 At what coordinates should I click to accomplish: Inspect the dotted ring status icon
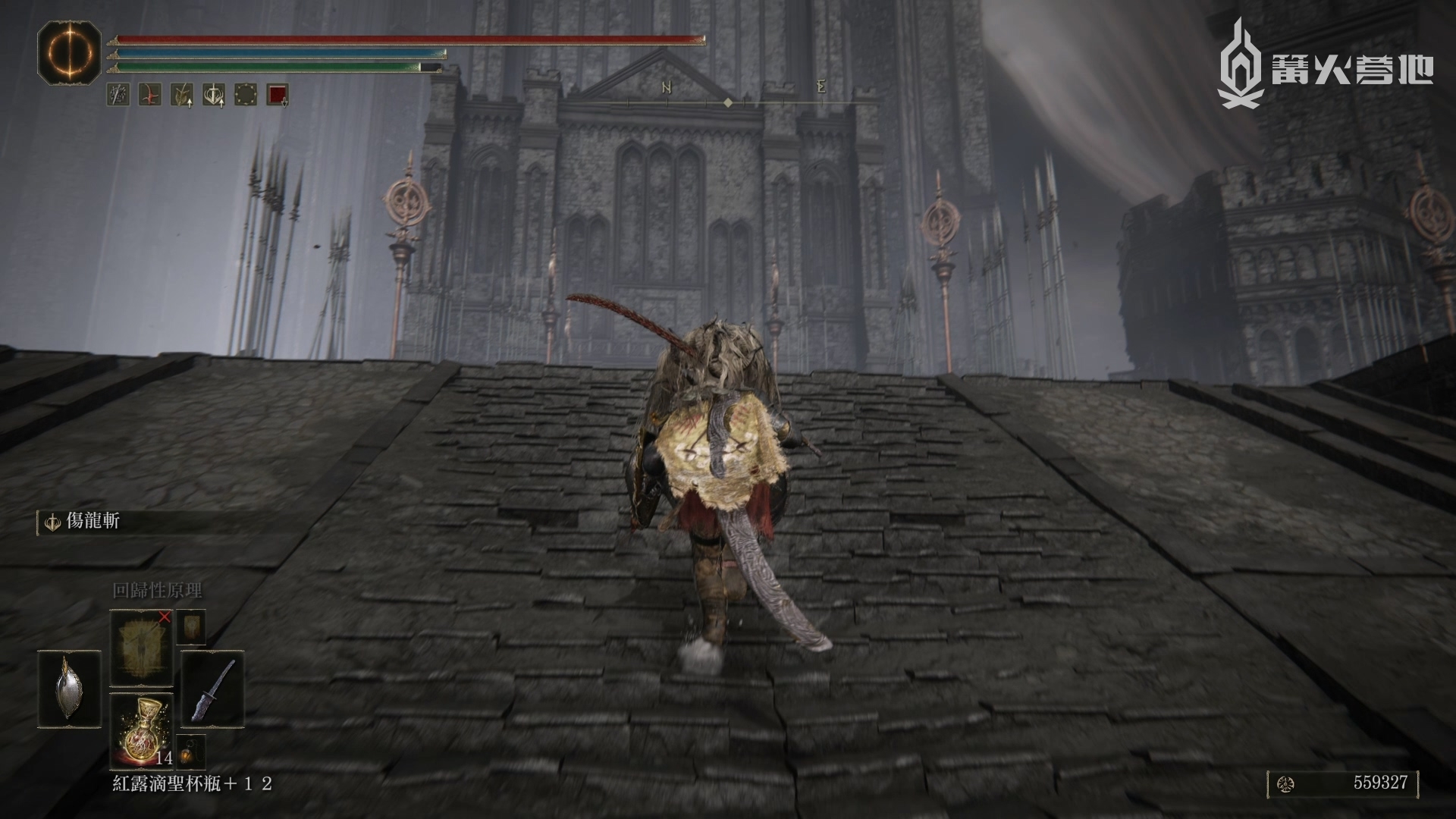click(x=246, y=95)
